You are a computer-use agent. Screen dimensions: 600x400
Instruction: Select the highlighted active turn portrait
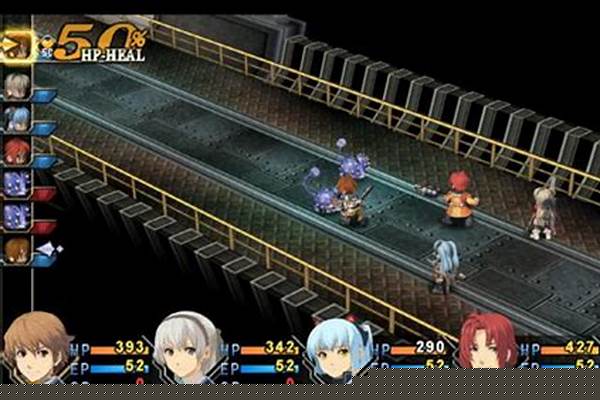pos(17,44)
